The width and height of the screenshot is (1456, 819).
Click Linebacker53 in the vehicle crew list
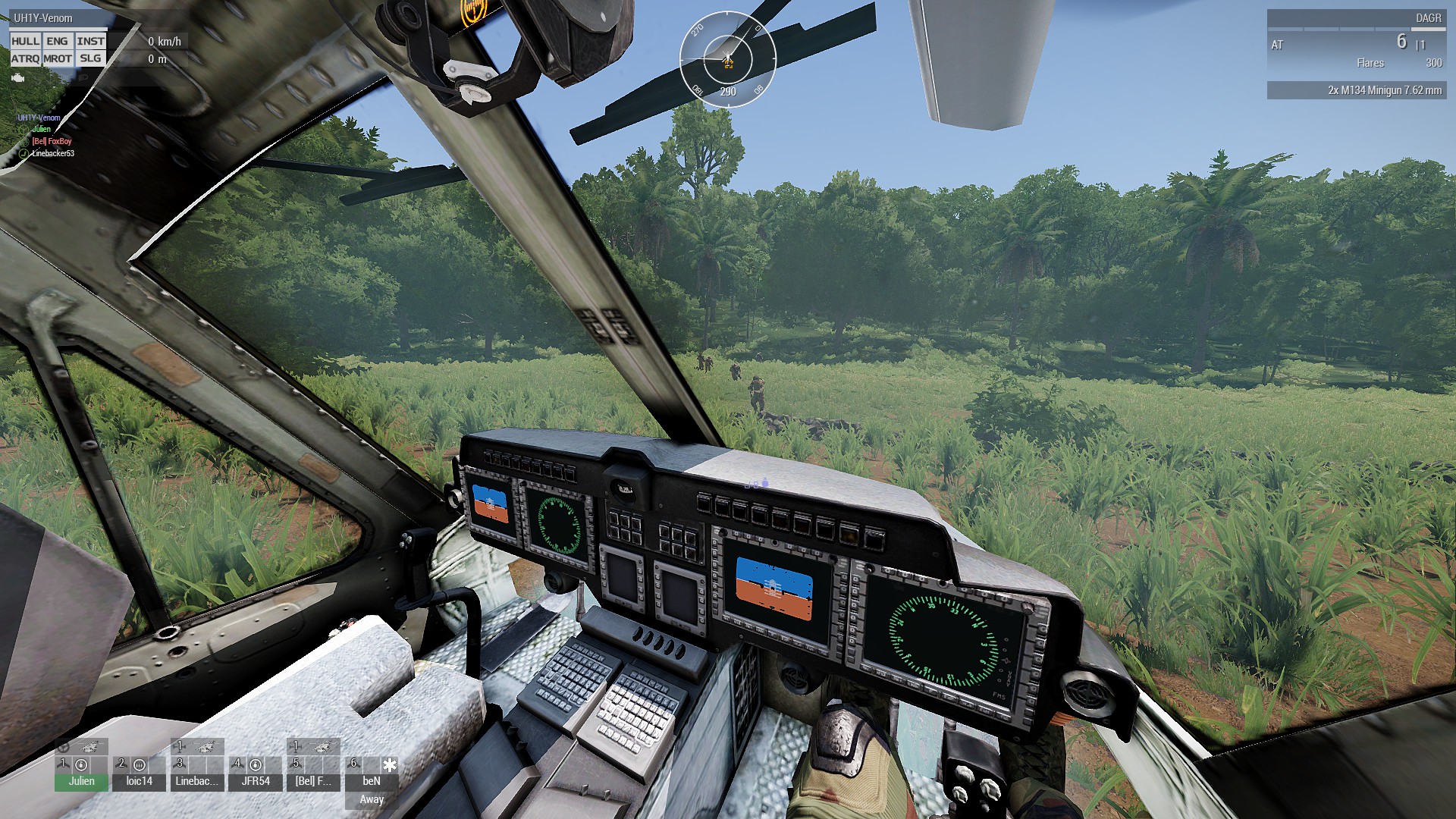(x=53, y=153)
